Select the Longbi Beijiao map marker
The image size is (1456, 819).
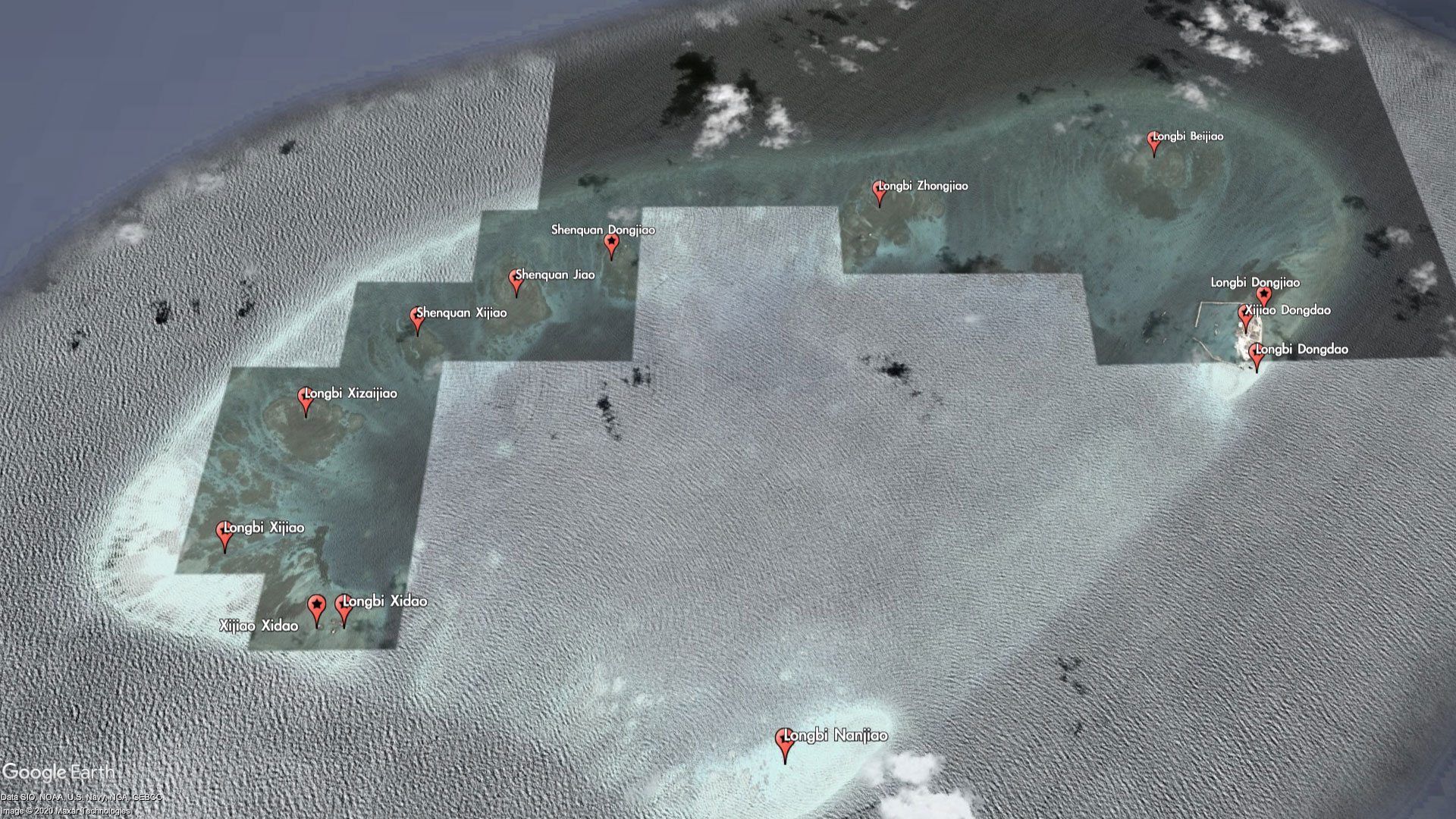[1154, 142]
